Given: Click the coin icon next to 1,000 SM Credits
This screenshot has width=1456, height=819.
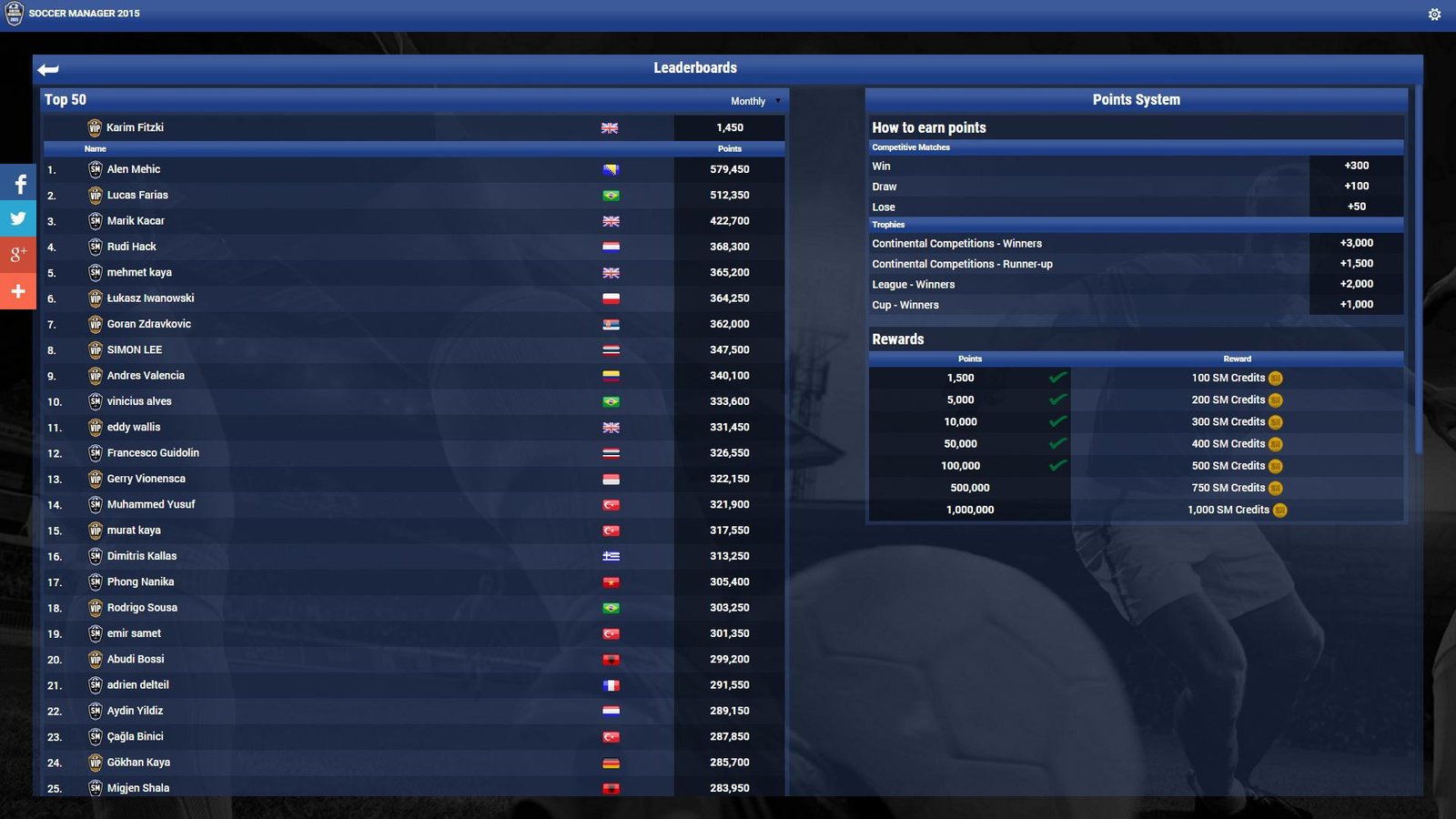Looking at the screenshot, I should pyautogui.click(x=1279, y=510).
